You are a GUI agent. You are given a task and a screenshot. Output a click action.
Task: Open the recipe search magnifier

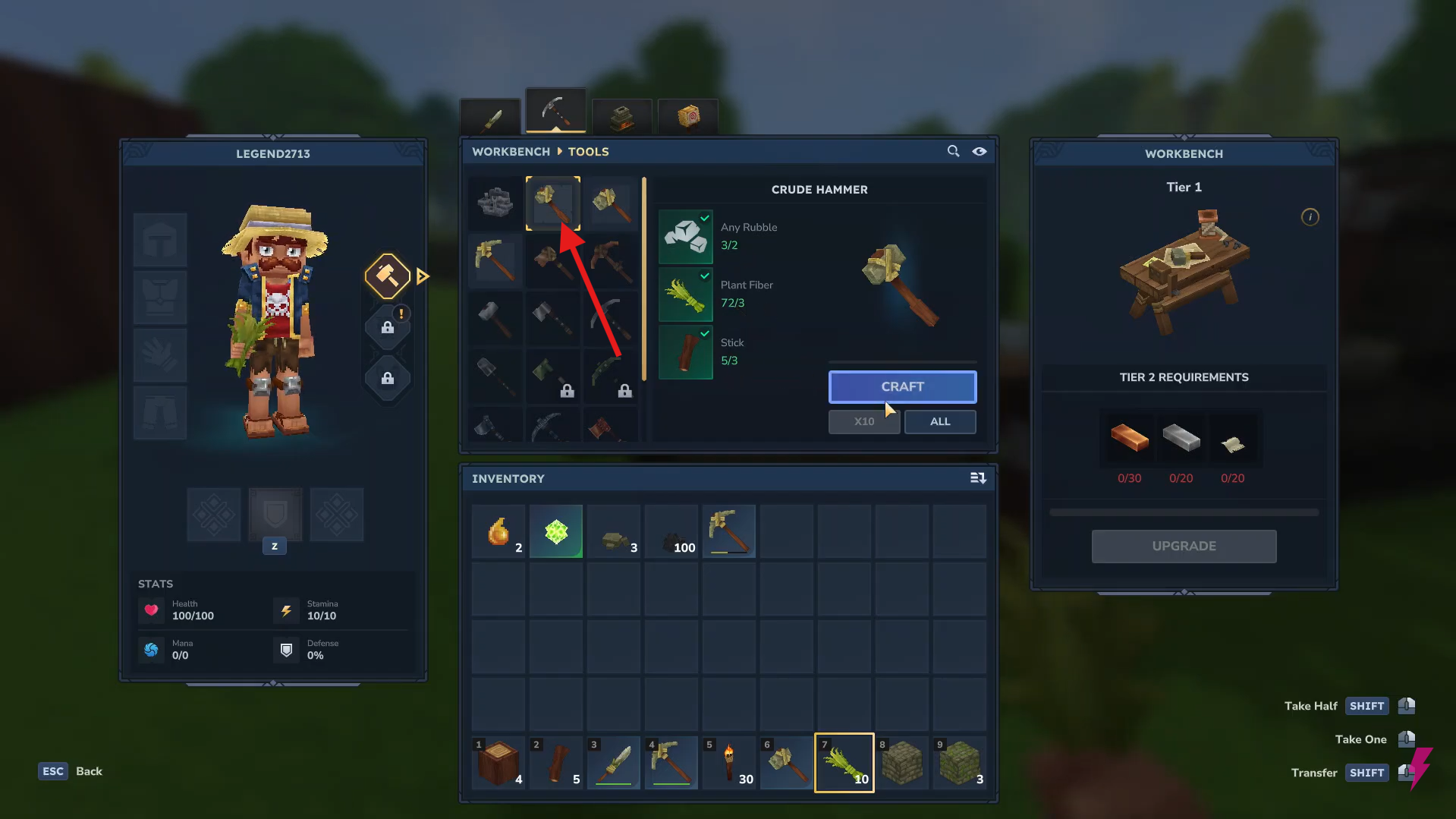(953, 151)
